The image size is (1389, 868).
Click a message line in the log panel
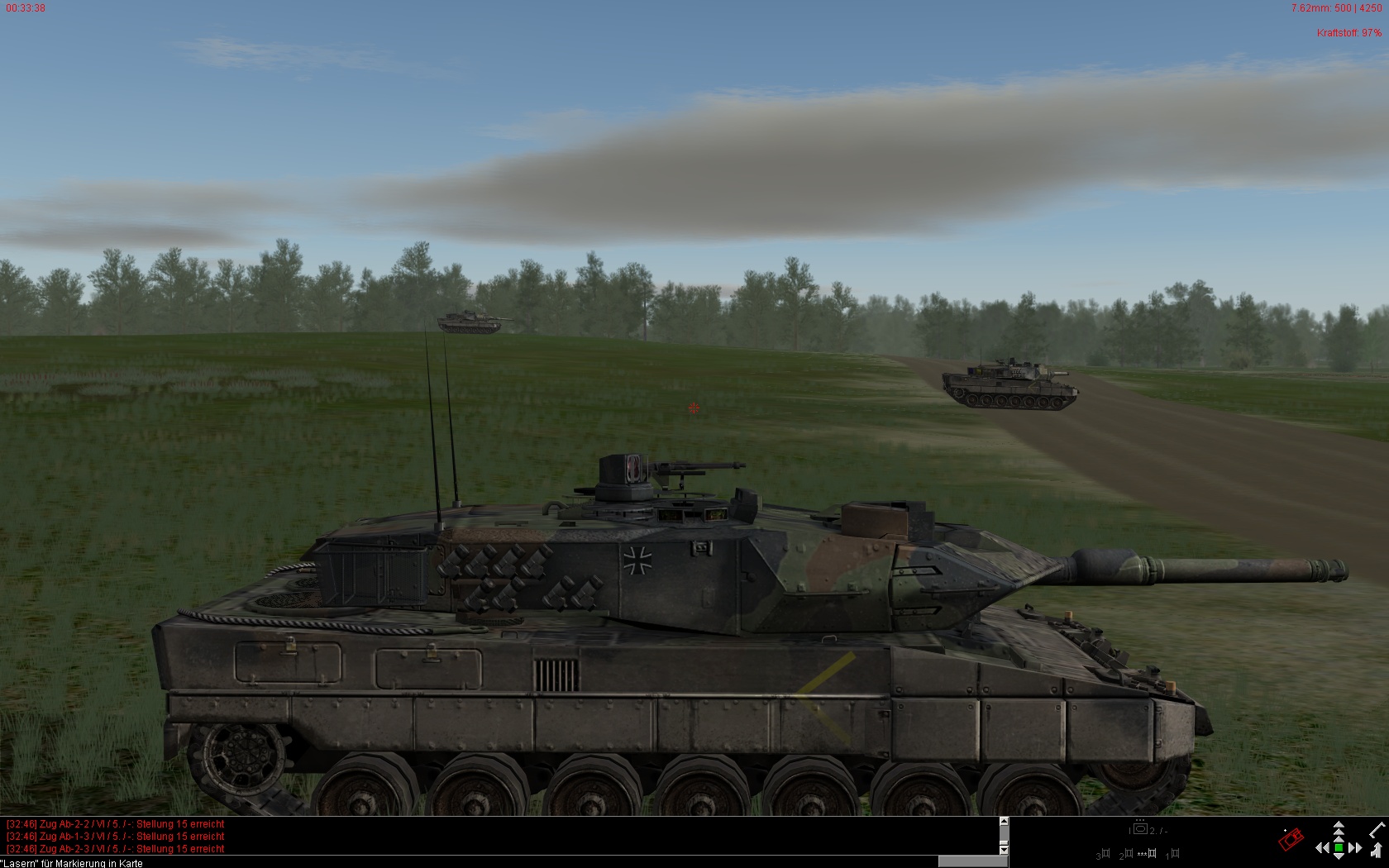(x=116, y=837)
